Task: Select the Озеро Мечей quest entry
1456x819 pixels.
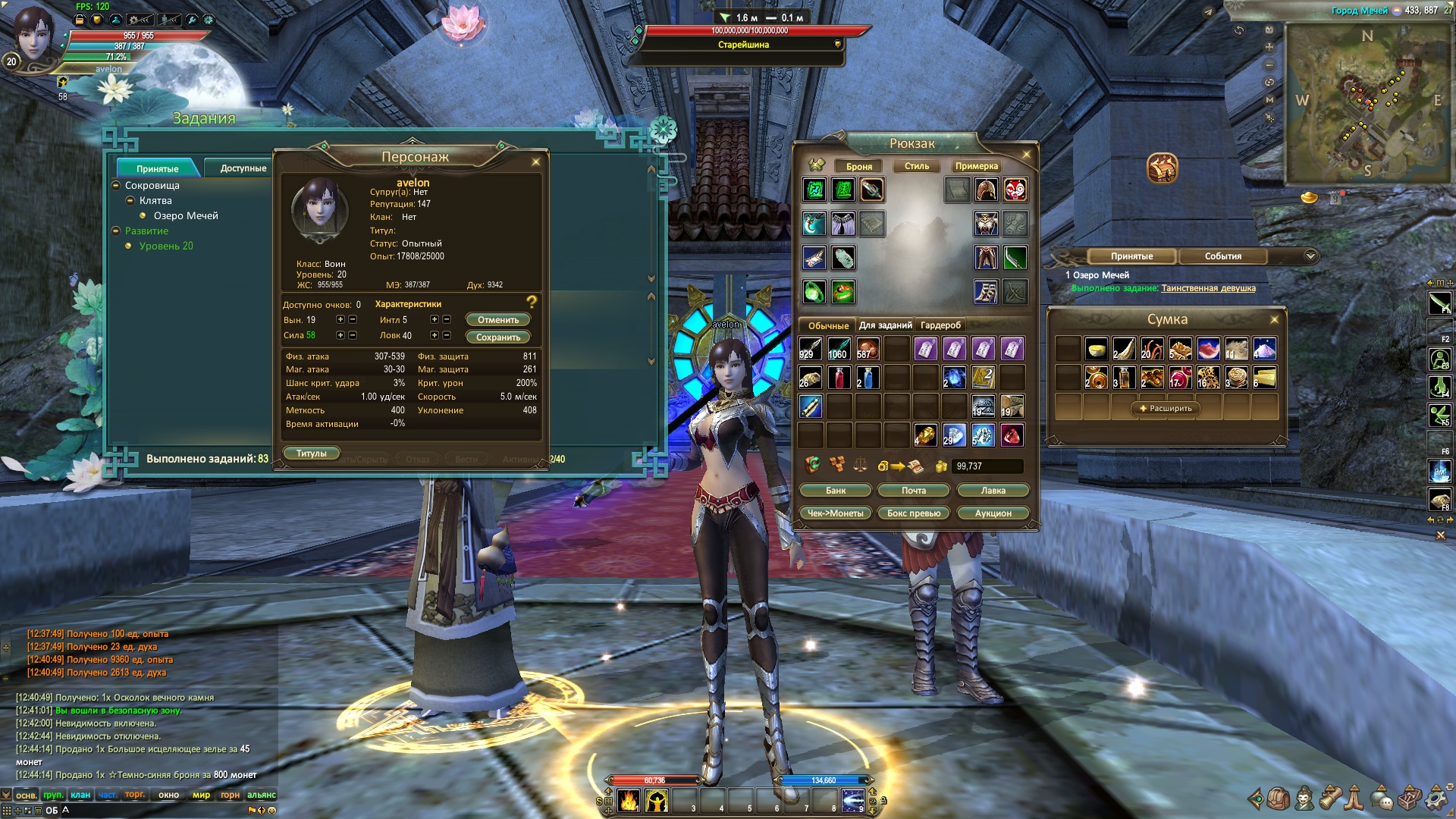Action: 186,216
